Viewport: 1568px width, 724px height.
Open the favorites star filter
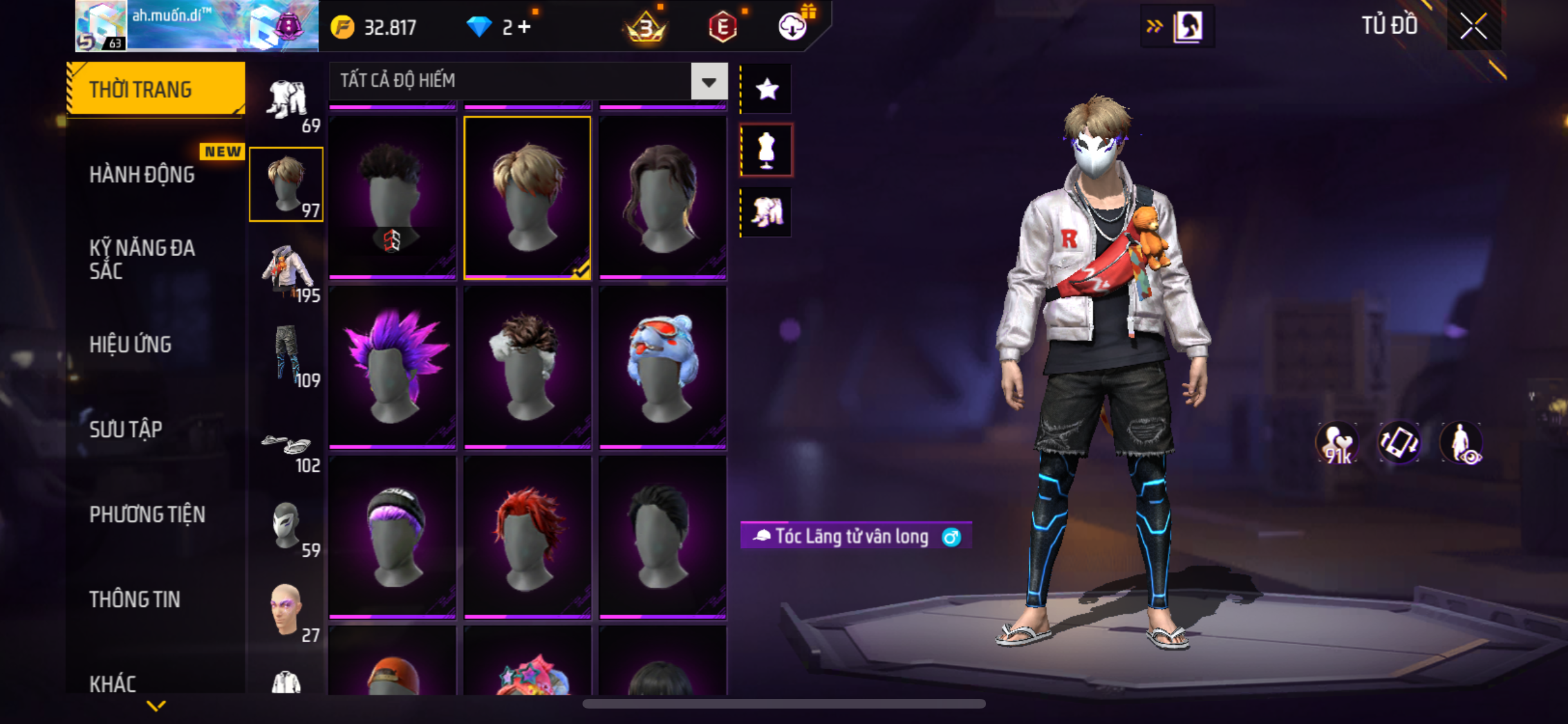[767, 89]
